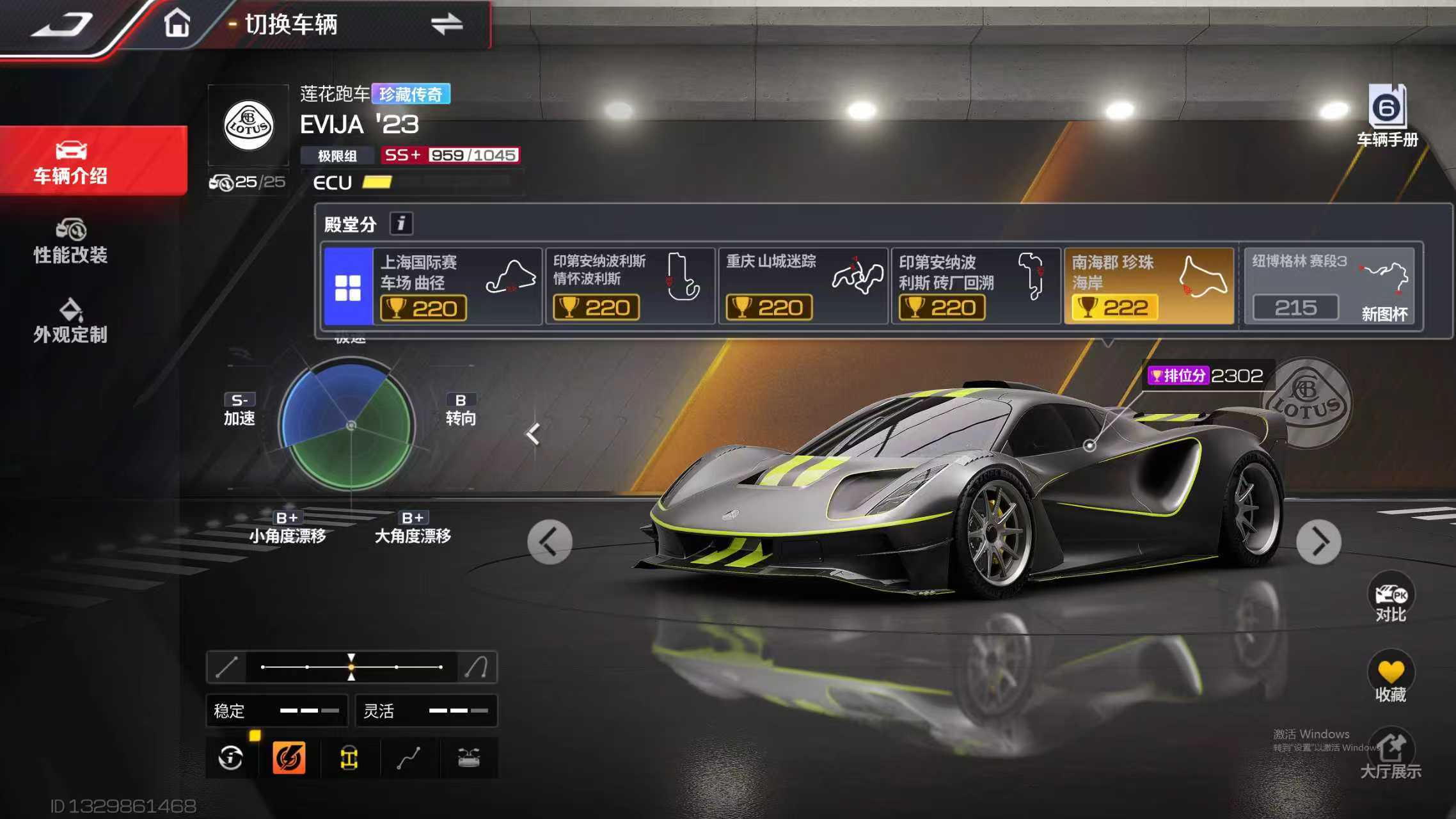The height and width of the screenshot is (819, 1456).
Task: Select the 车辆介绍 tab
Action: (71, 162)
